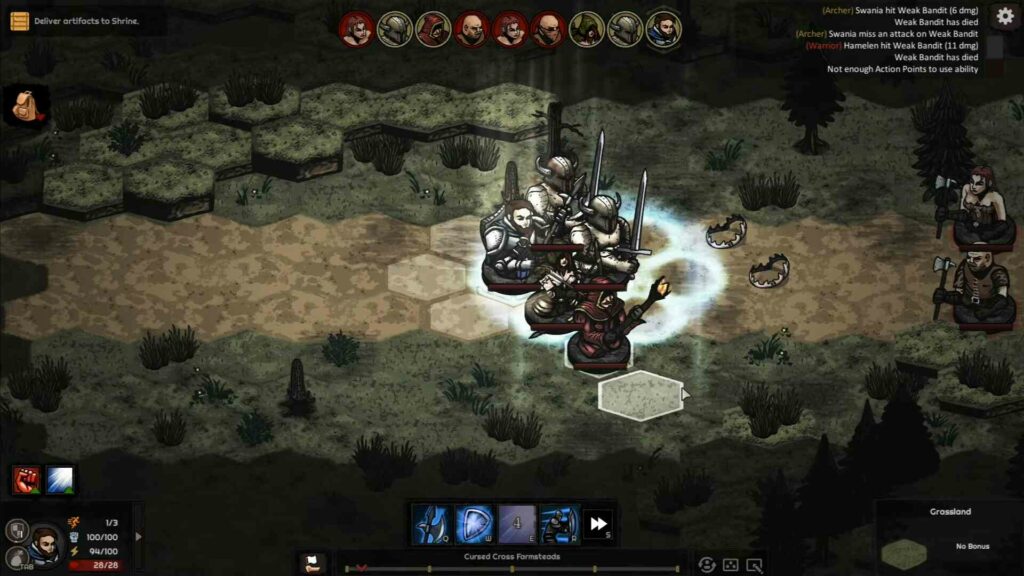This screenshot has height=576, width=1024.
Task: End turn with the fast-forward button
Action: (x=598, y=523)
